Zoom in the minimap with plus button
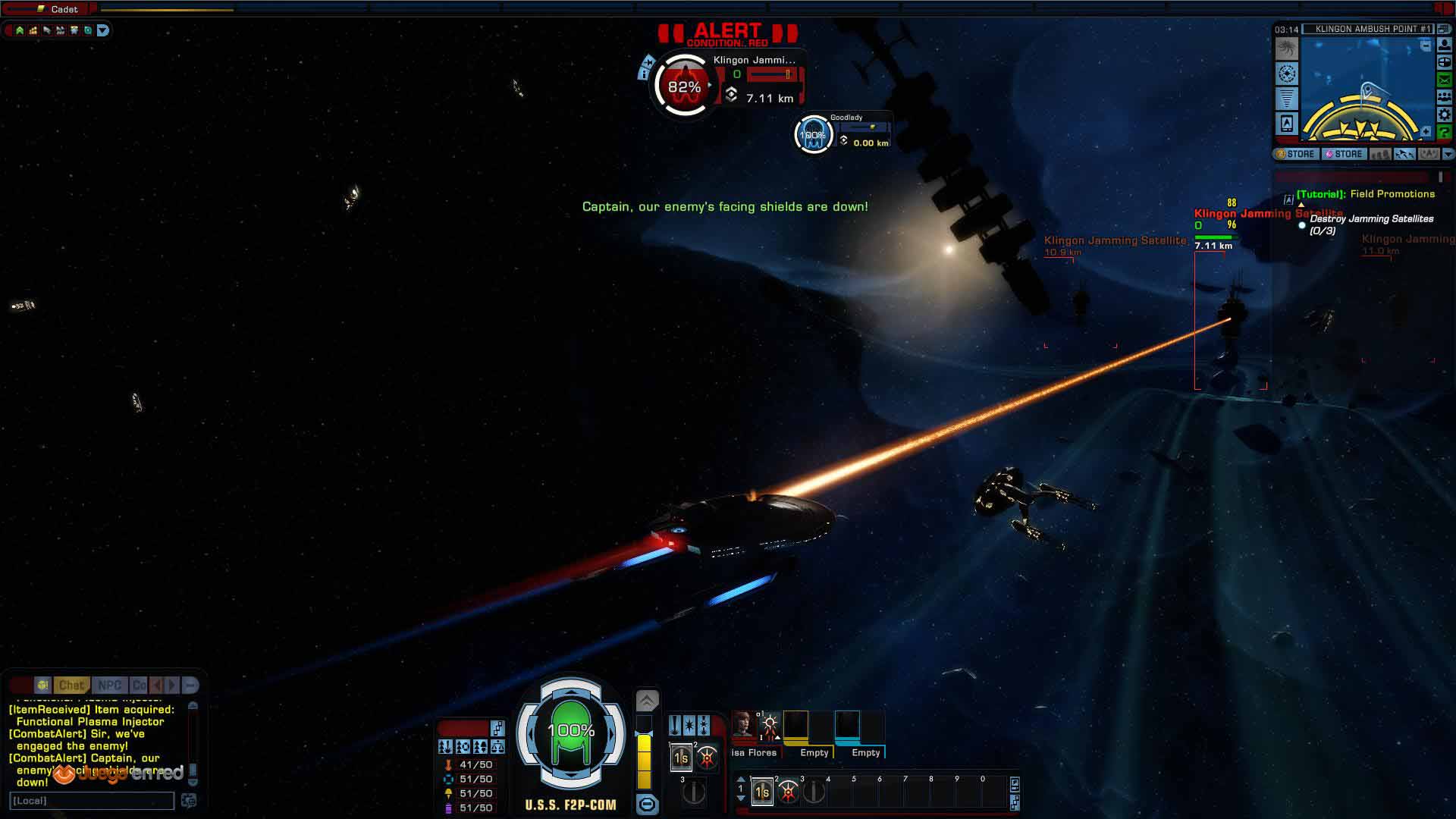1456x819 pixels. click(x=1426, y=132)
